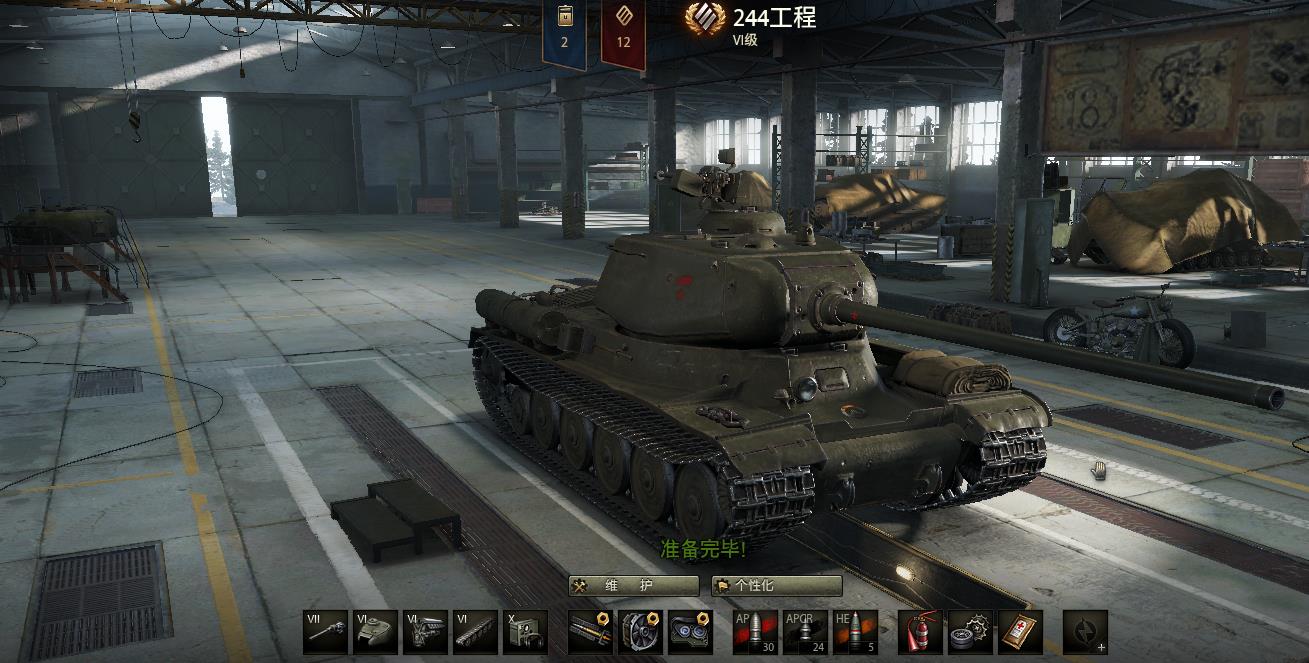
Task: Click the fire extinguisher consumable
Action: point(920,632)
